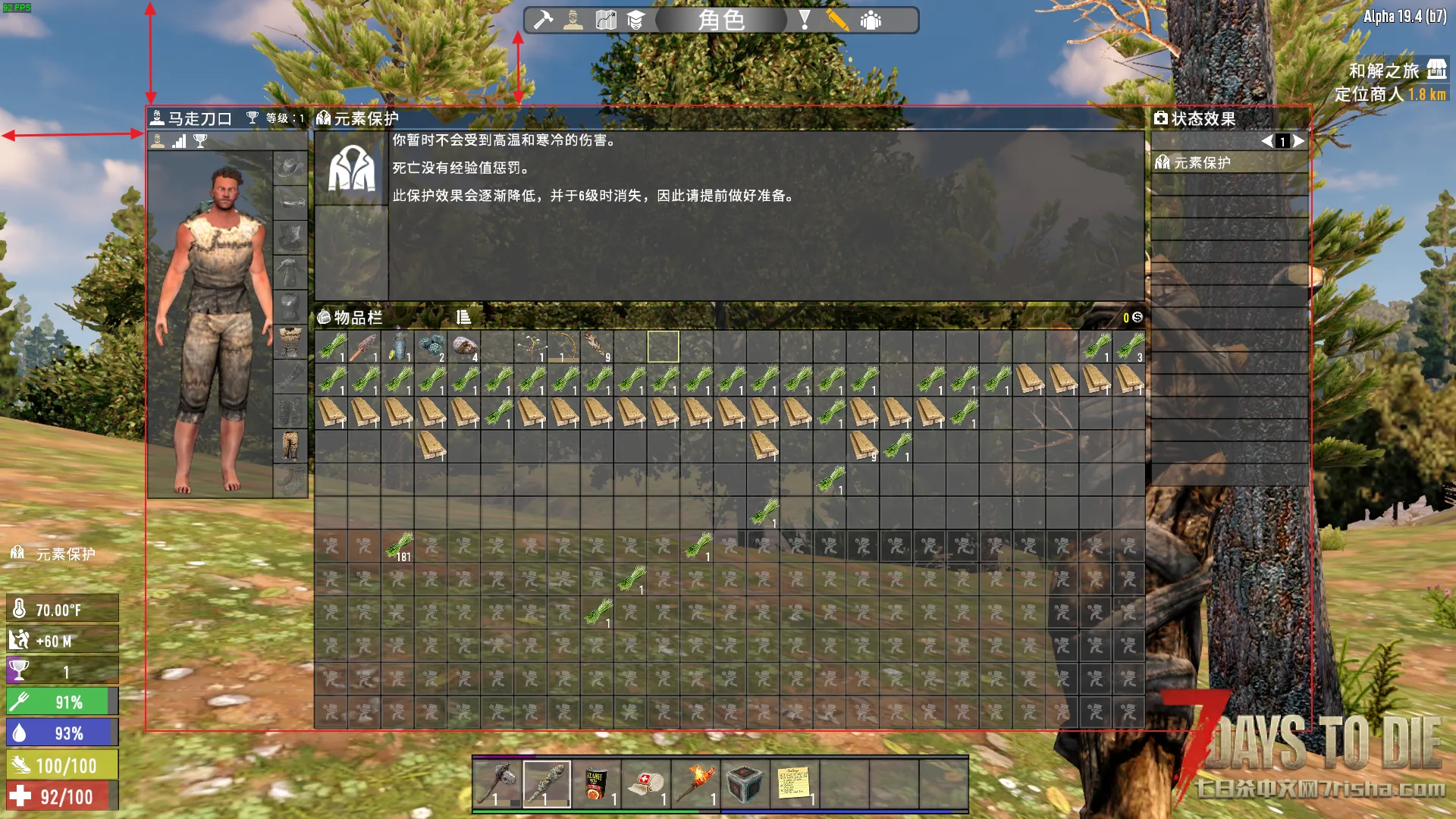Go to the next status effects page
Image resolution: width=1456 pixels, height=819 pixels.
[1299, 141]
